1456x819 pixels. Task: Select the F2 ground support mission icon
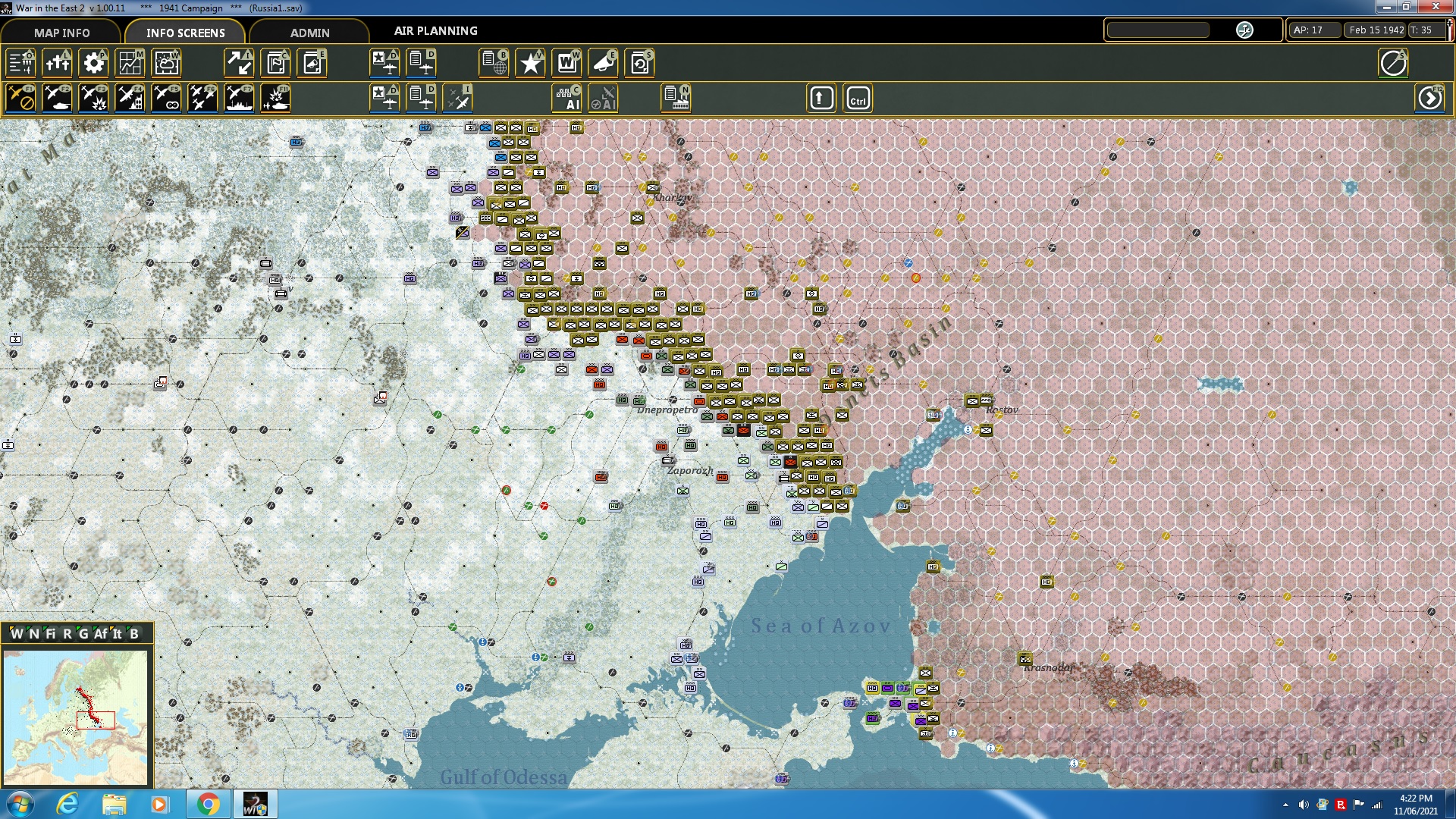tap(58, 97)
